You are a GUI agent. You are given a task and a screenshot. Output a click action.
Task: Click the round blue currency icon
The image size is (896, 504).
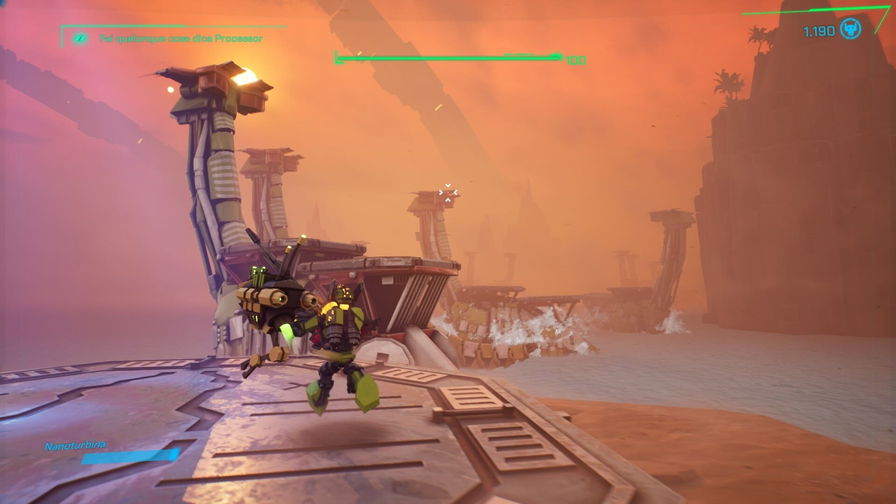(x=851, y=30)
